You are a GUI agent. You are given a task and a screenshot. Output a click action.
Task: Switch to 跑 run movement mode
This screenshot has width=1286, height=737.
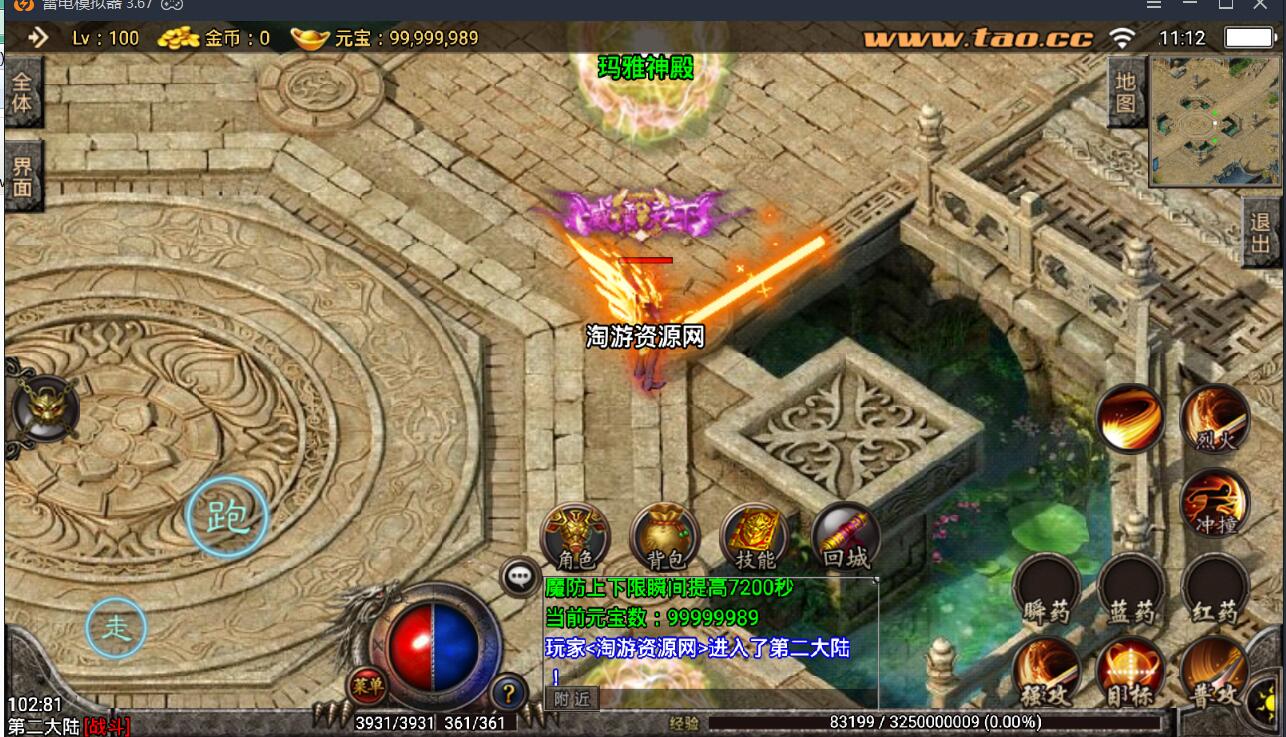(227, 518)
